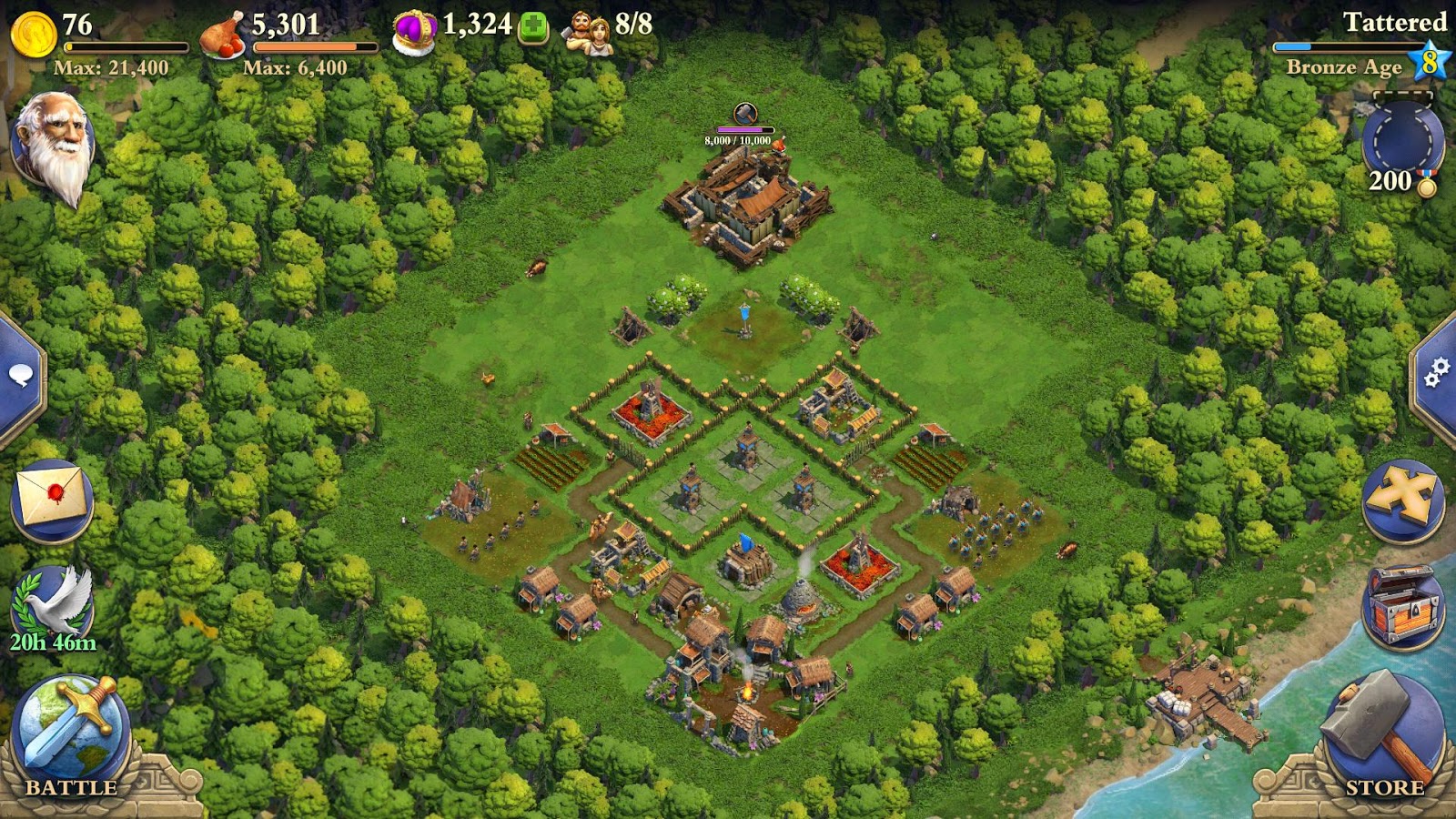Viewport: 1456px width, 819px height.
Task: Click the Bronze Age level 8 star
Action: pyautogui.click(x=1431, y=61)
